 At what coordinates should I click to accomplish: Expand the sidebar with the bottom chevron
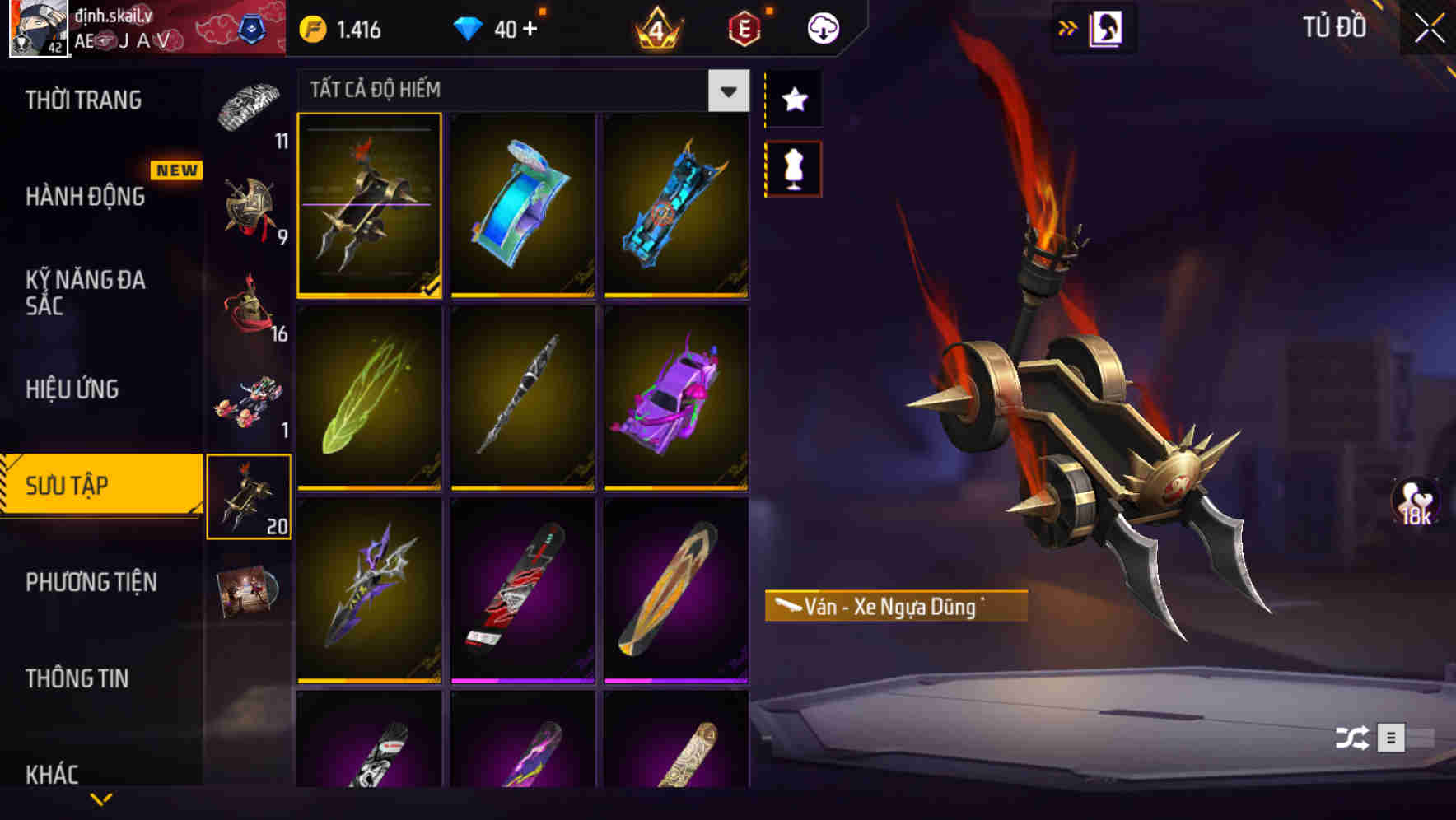point(101,797)
